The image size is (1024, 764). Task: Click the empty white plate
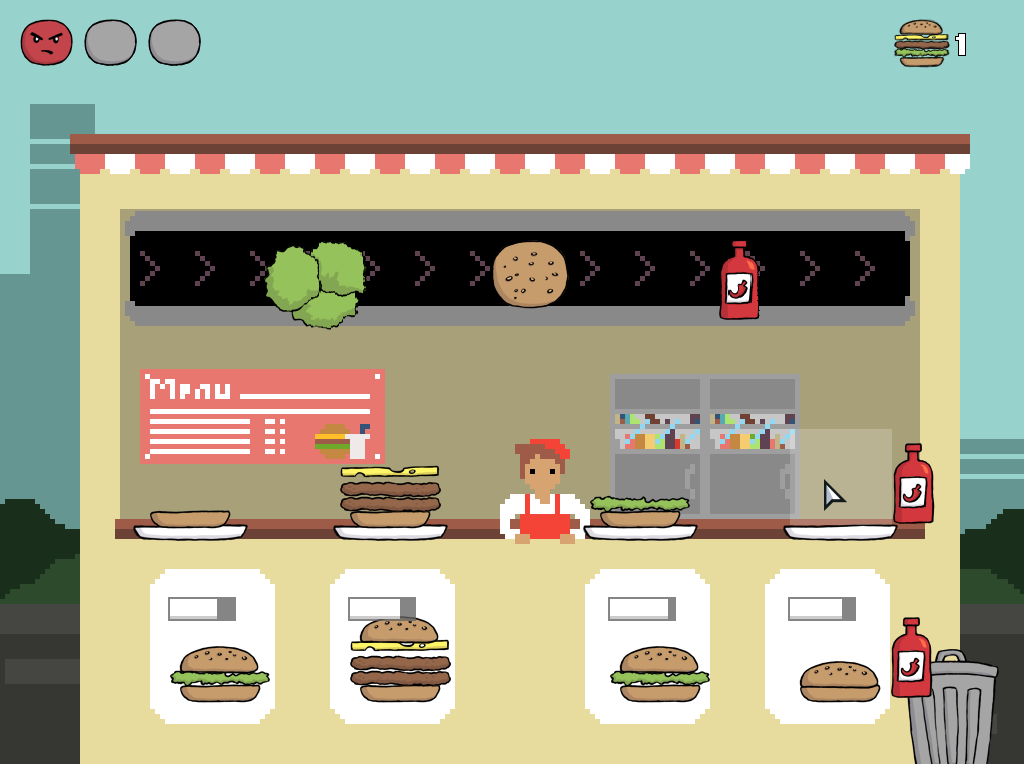[840, 531]
